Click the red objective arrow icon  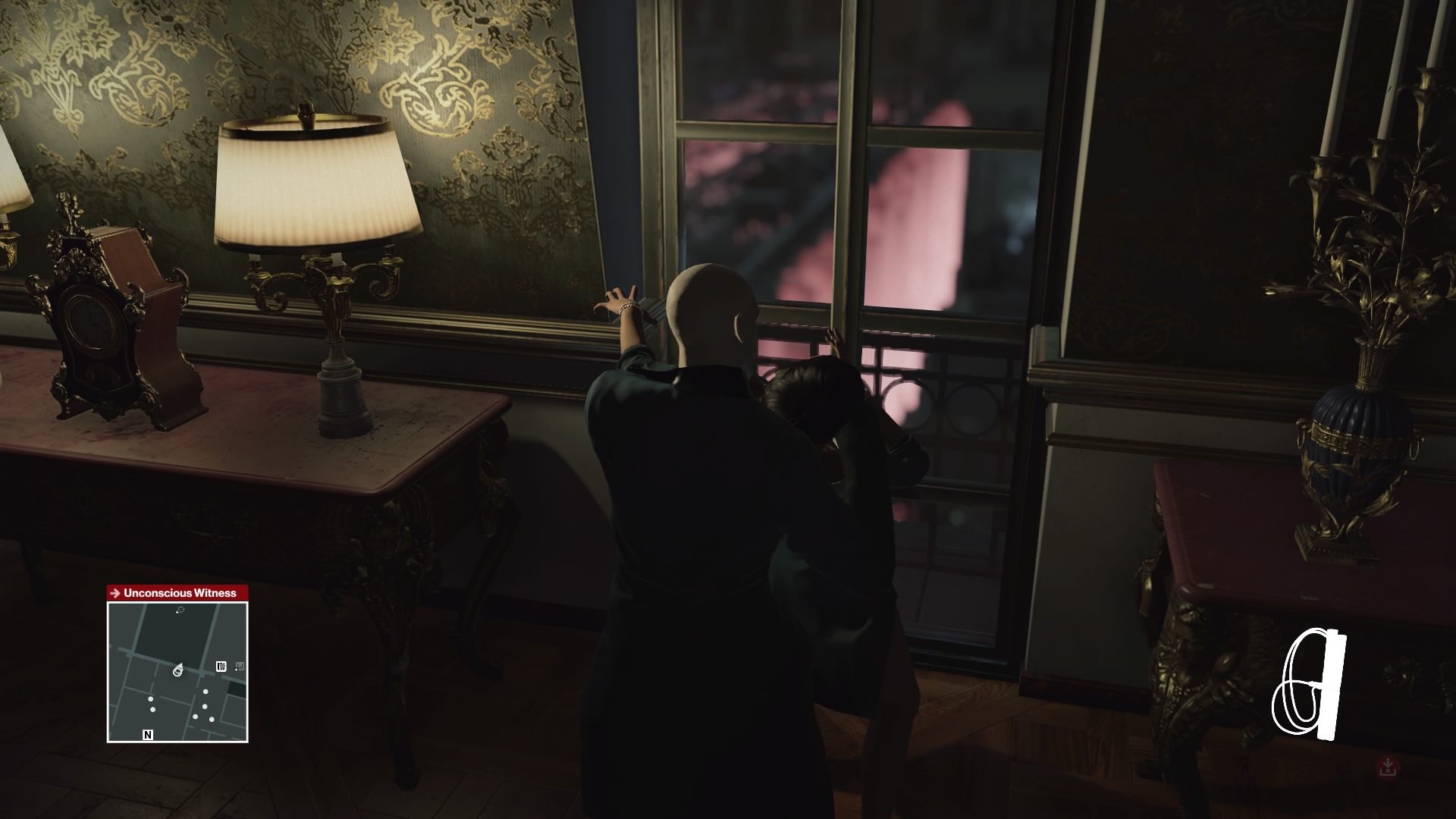click(x=115, y=592)
